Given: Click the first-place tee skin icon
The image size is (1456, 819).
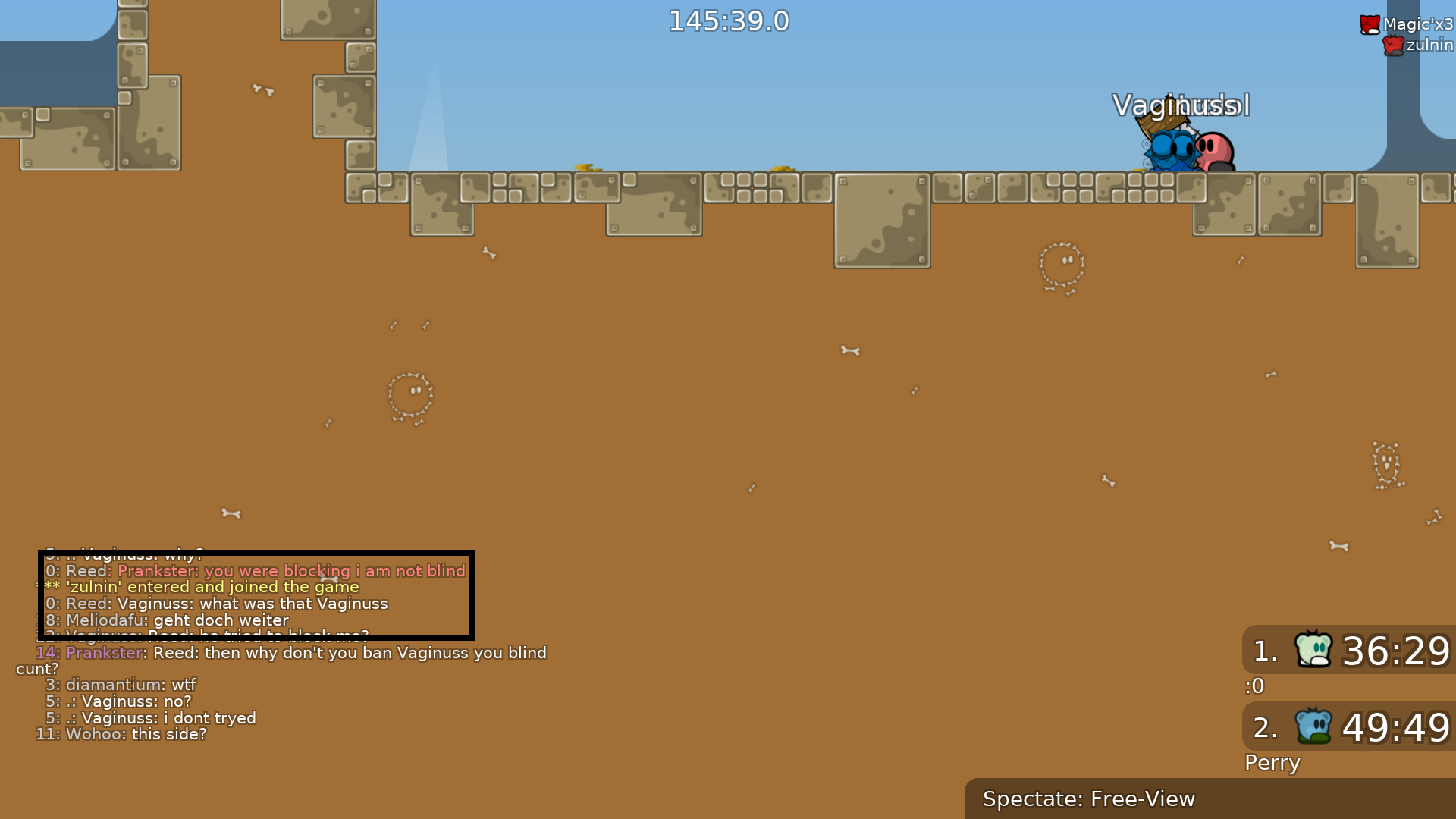Looking at the screenshot, I should (1313, 651).
